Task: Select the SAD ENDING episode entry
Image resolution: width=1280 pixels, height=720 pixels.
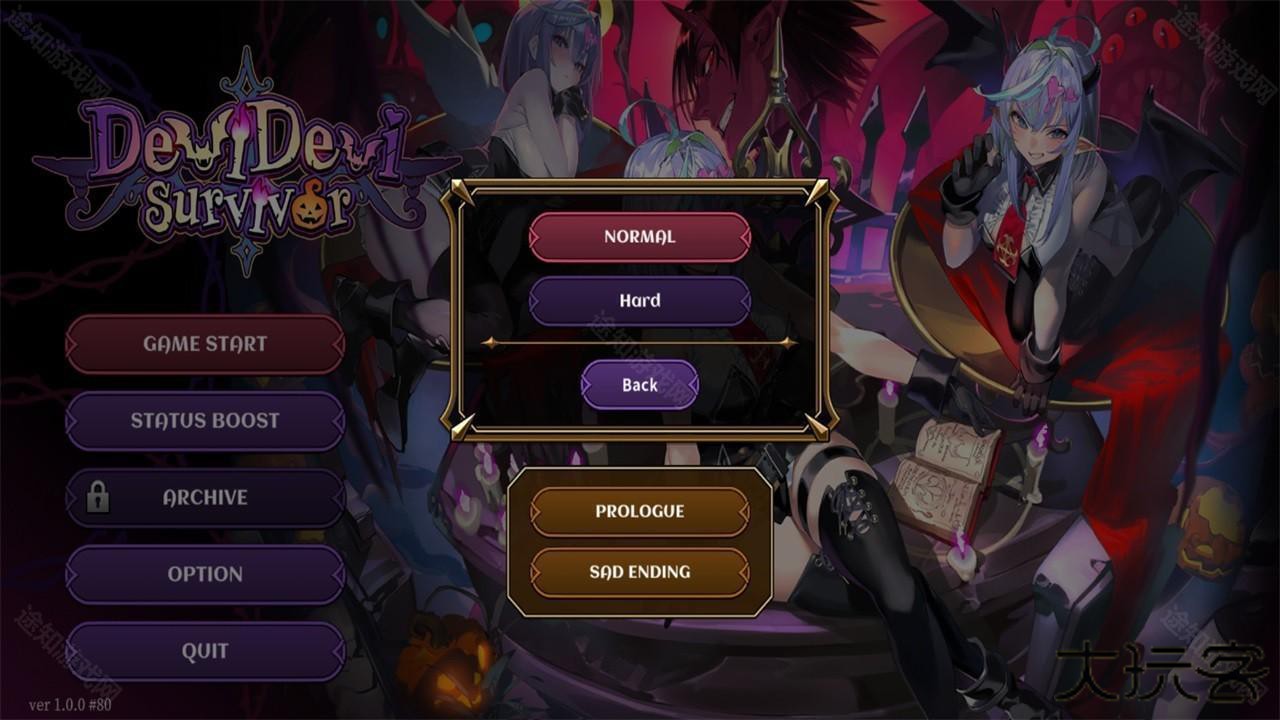Action: (x=640, y=572)
